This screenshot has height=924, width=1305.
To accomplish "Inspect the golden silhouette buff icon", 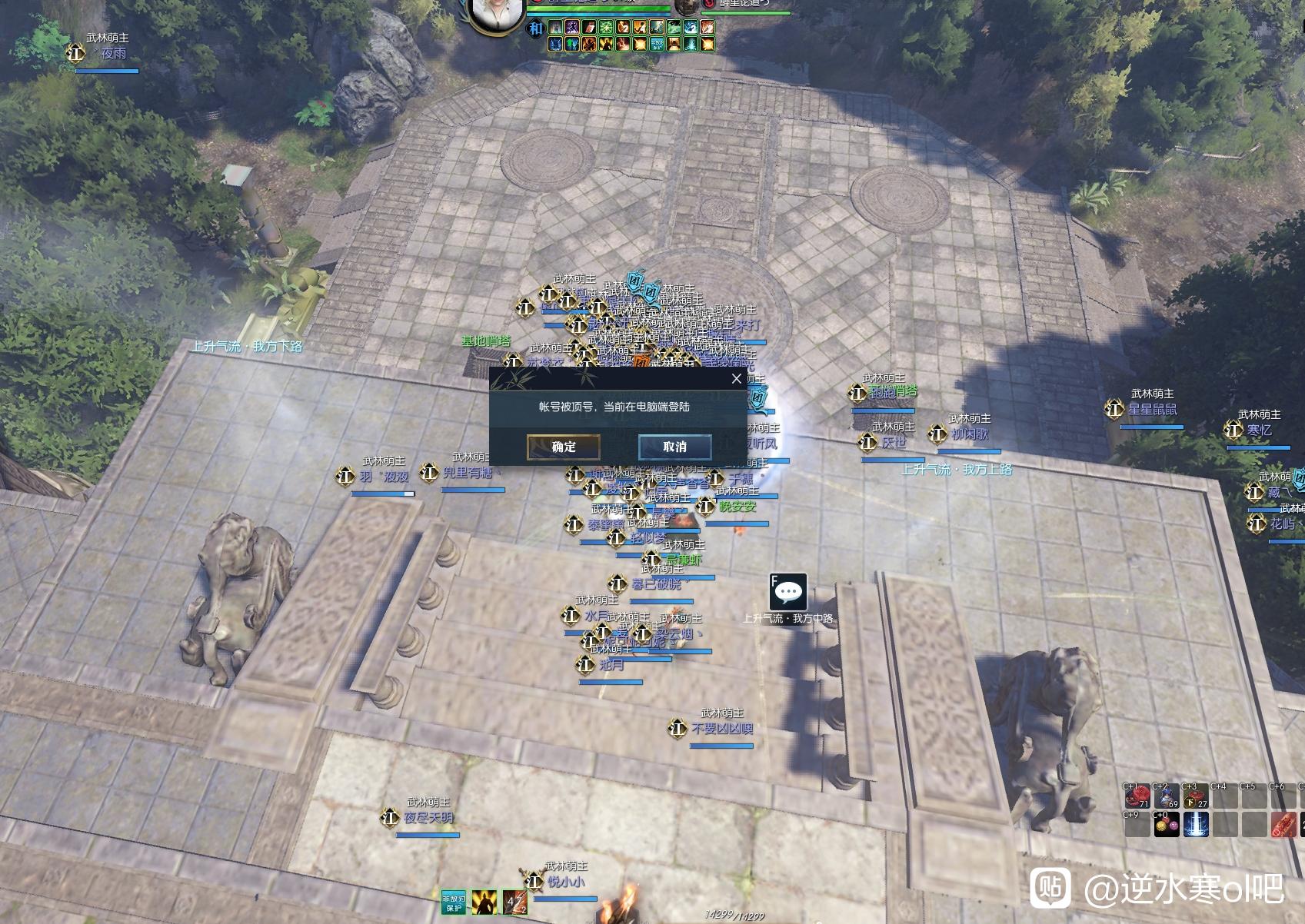I will point(484,902).
